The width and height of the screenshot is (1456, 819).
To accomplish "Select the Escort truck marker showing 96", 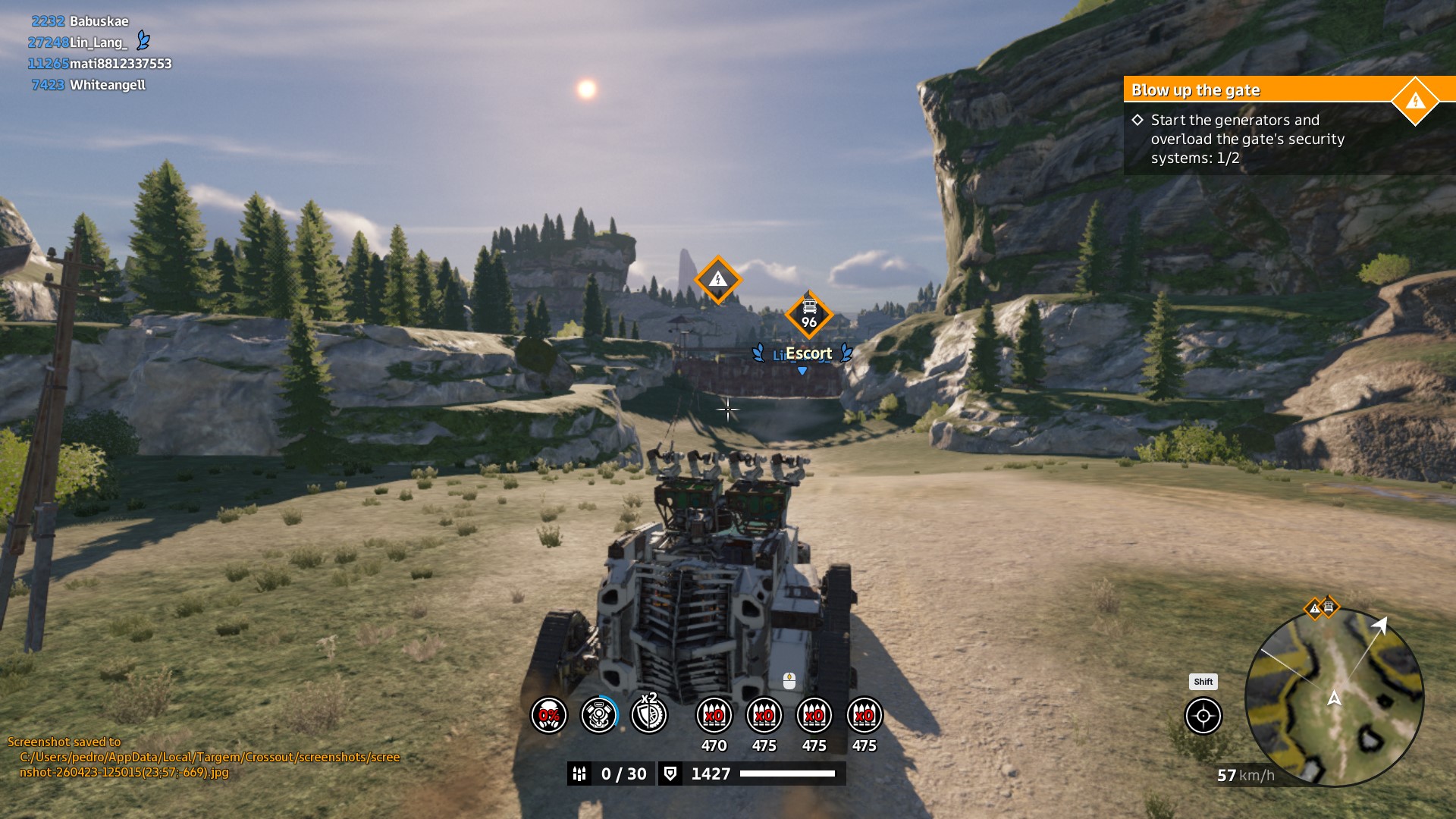I will pos(809,315).
